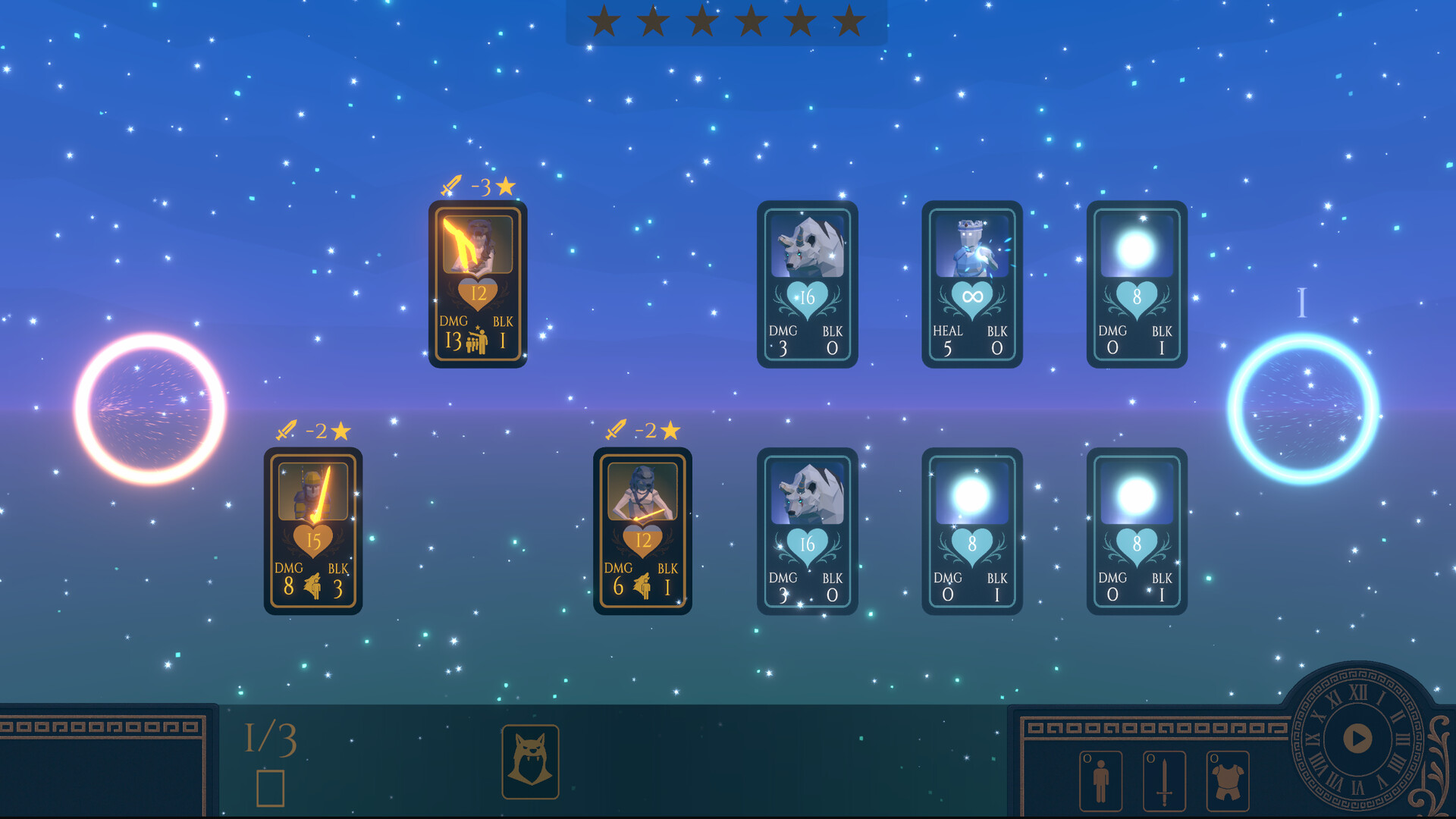
Task: Click the wolf deck card in the bottom bar
Action: (x=532, y=762)
